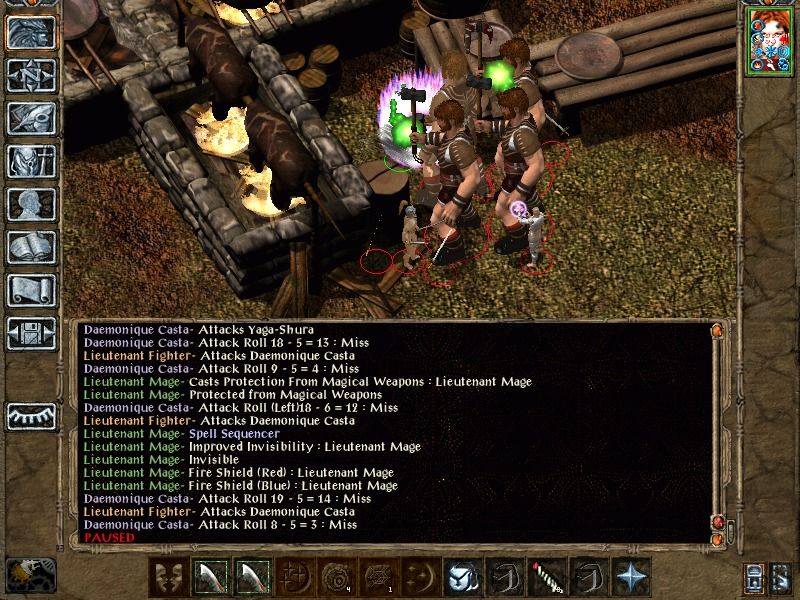Activate the four-pointed star special abilities button
This screenshot has height=600, width=800.
tap(630, 577)
